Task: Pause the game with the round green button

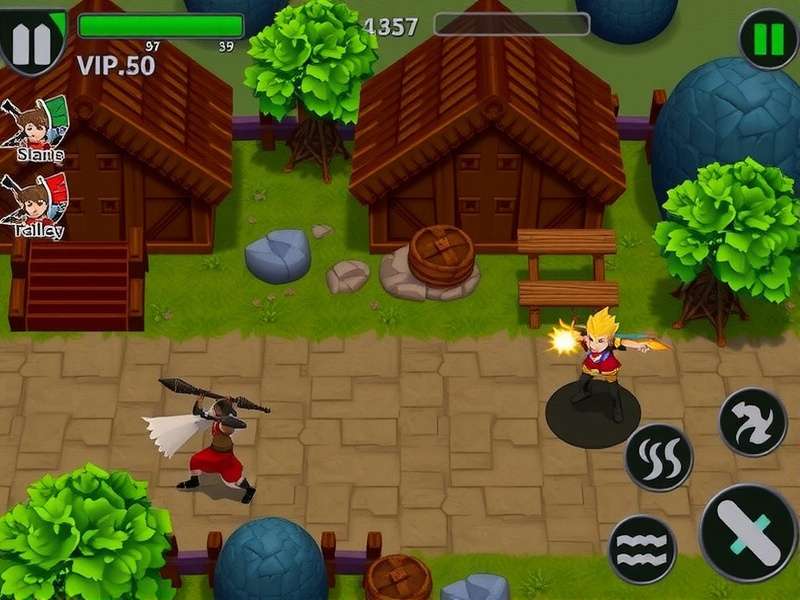Action: [768, 39]
